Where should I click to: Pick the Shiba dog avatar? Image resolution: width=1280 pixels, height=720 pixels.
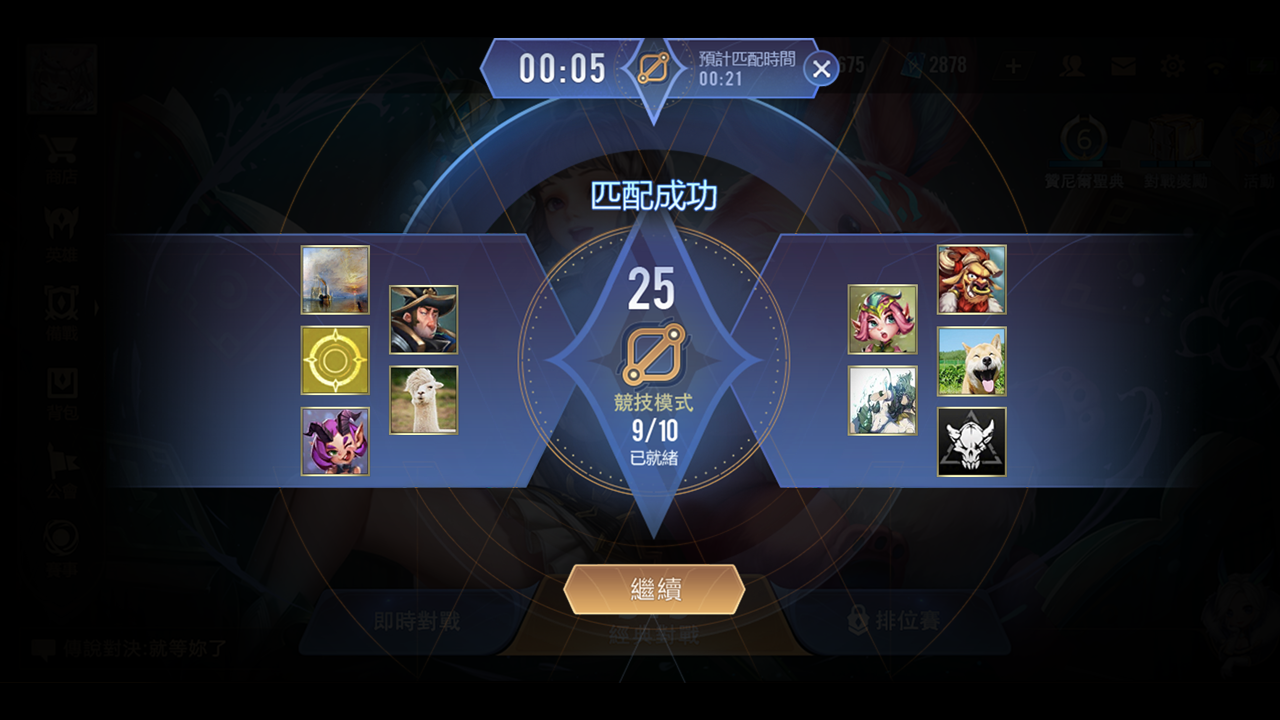[971, 360]
